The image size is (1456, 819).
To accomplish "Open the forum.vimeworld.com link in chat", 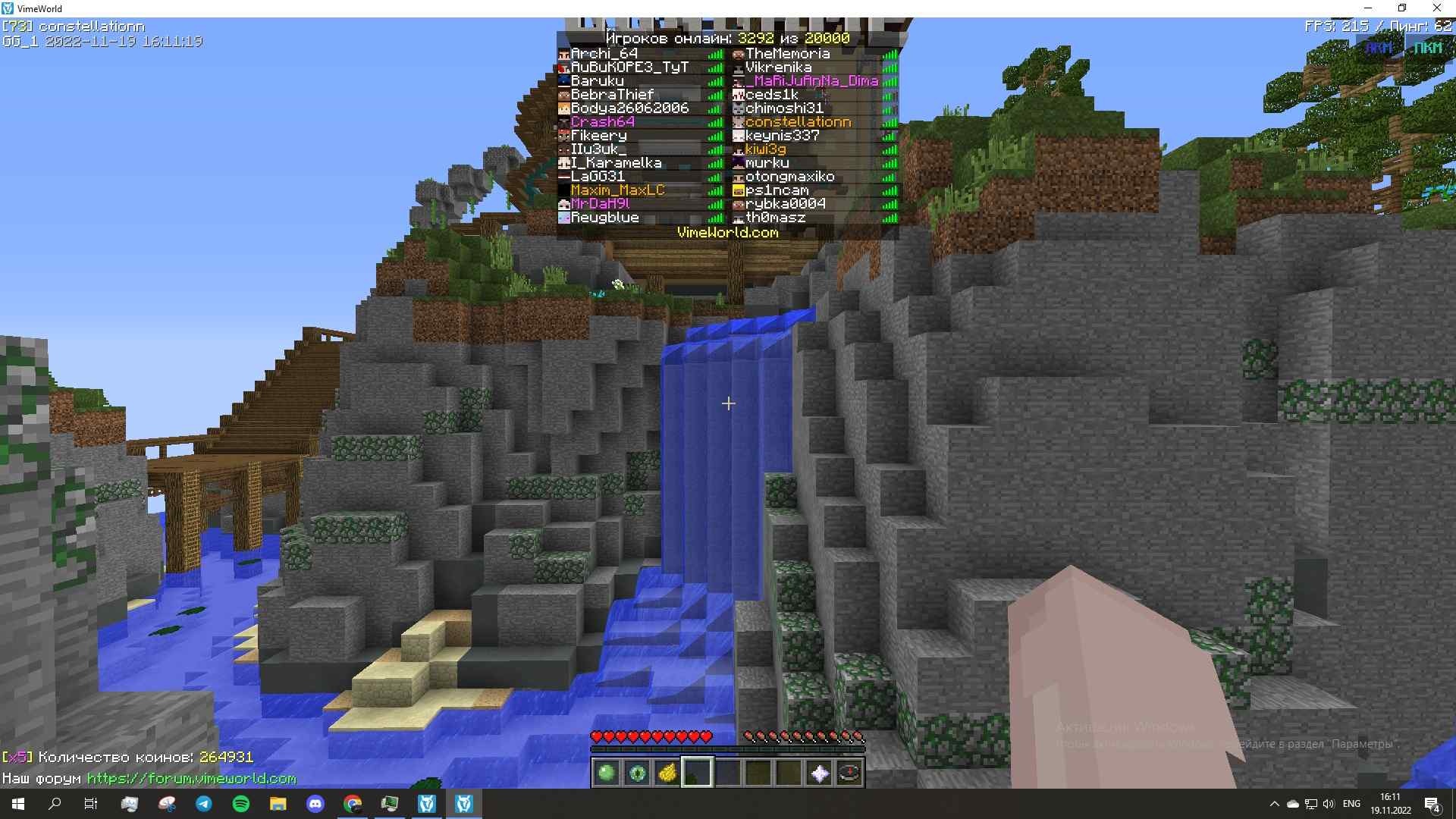I will point(191,779).
